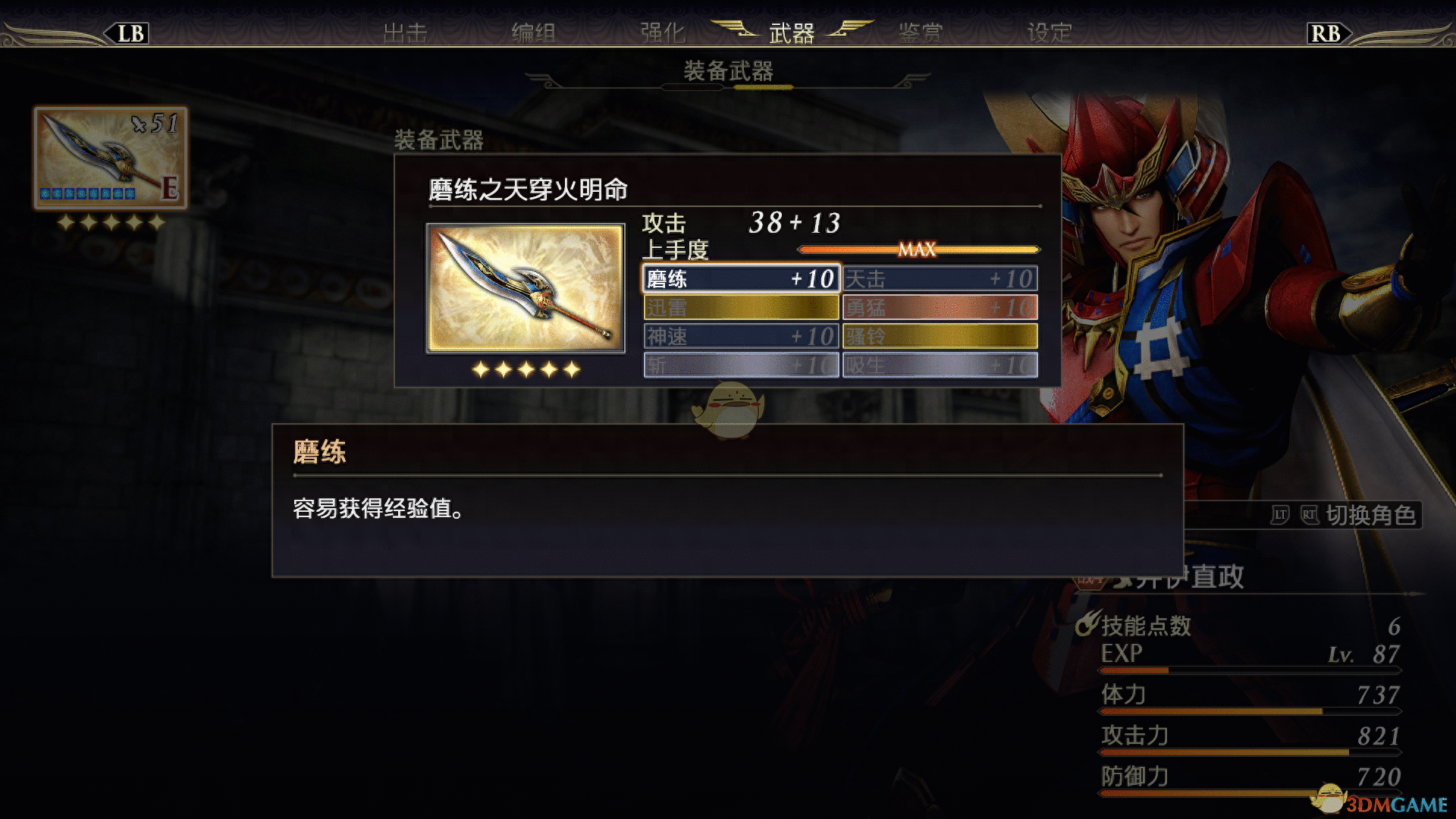Pick the 吸生 +10 attribute slot
The height and width of the screenshot is (819, 1456).
click(x=940, y=366)
